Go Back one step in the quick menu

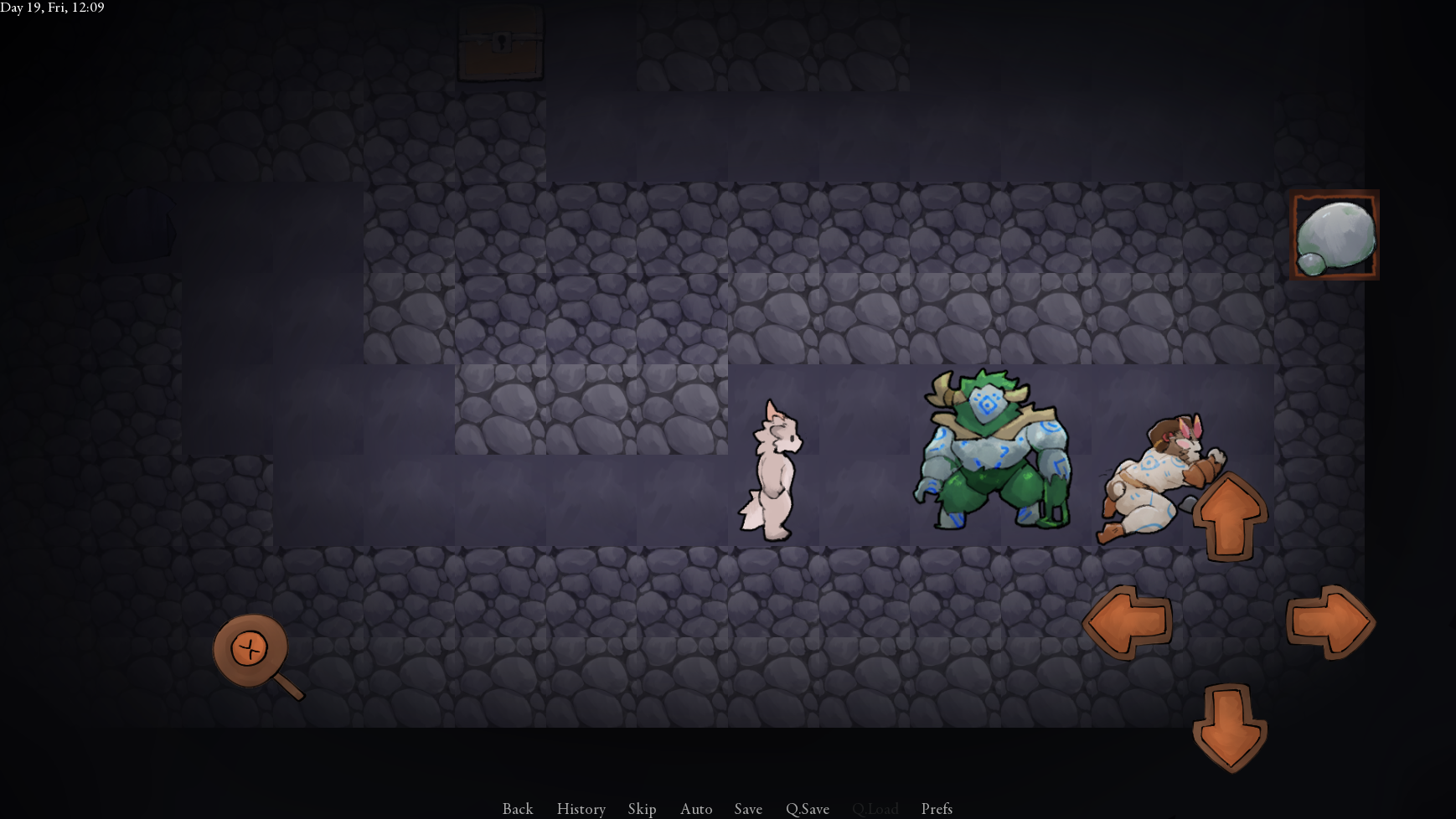(518, 808)
